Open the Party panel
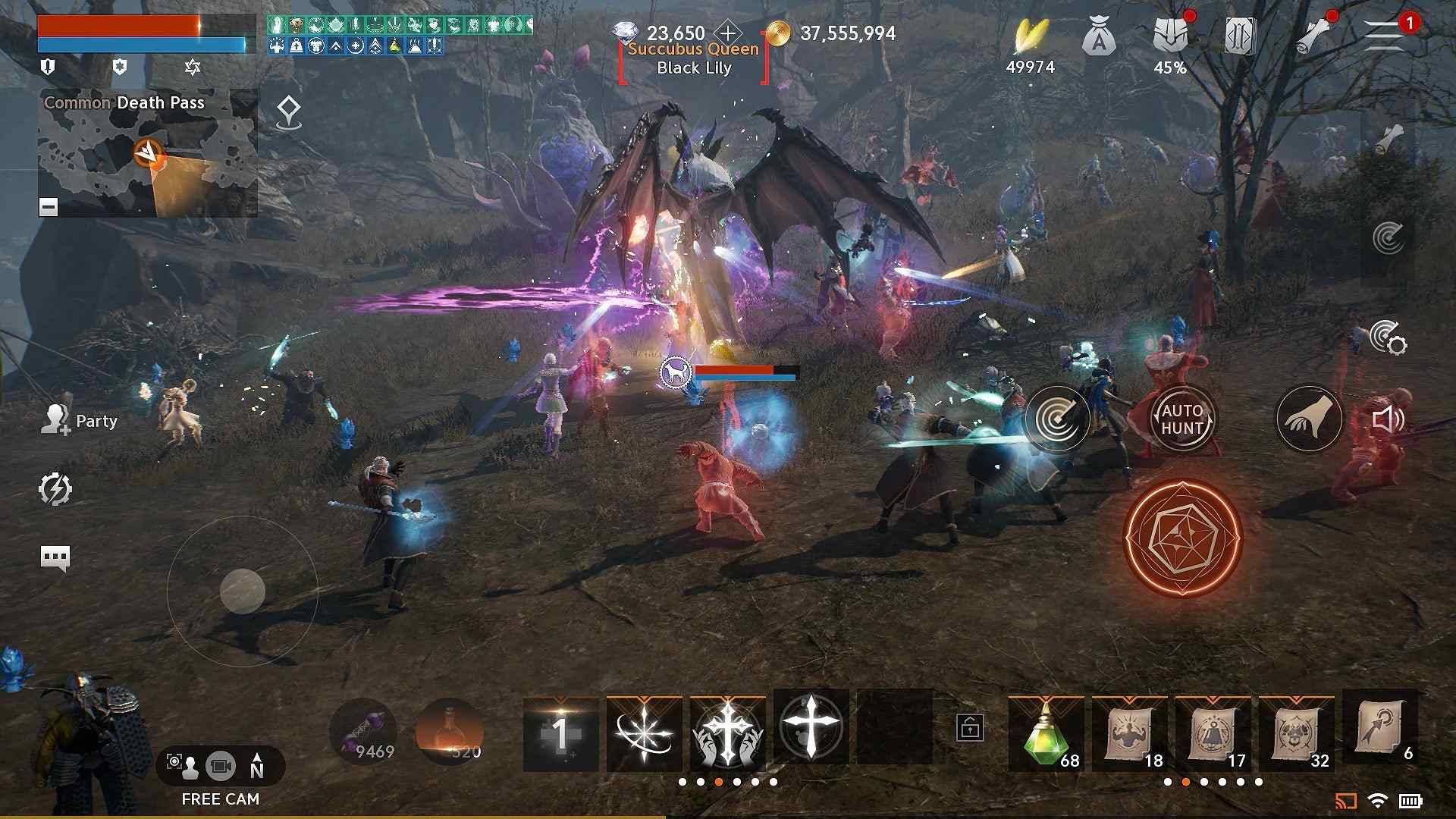 (80, 421)
